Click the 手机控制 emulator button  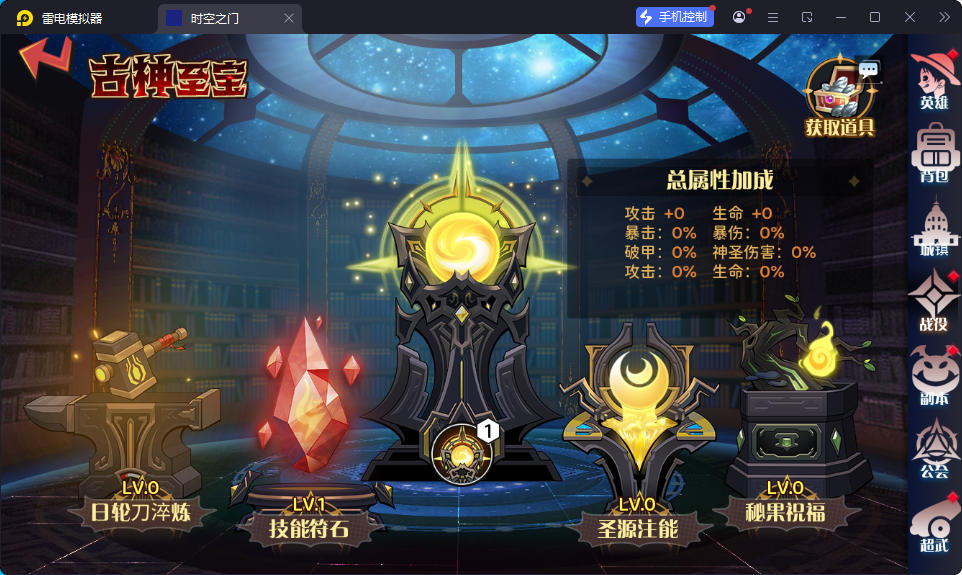(674, 17)
